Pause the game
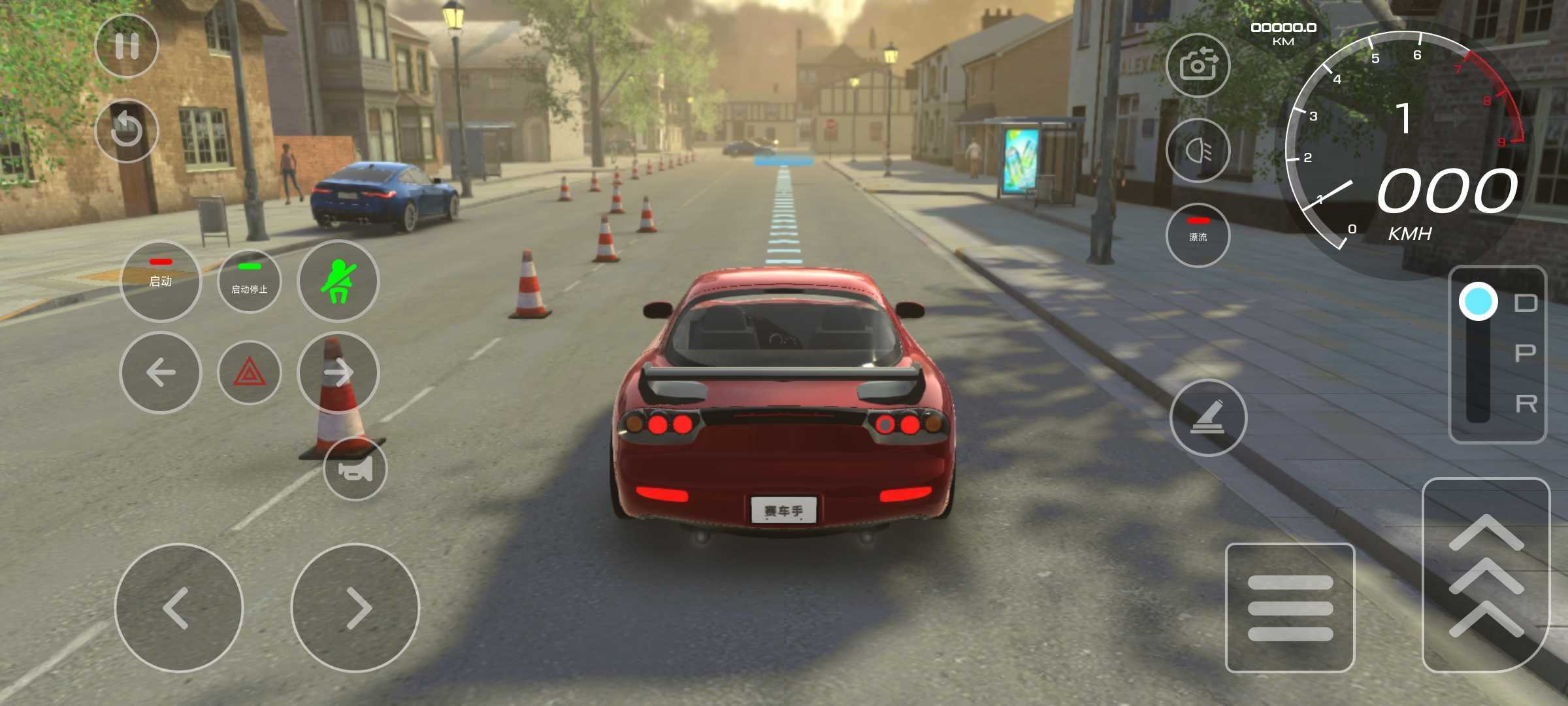This screenshot has height=706, width=1568. [x=127, y=46]
